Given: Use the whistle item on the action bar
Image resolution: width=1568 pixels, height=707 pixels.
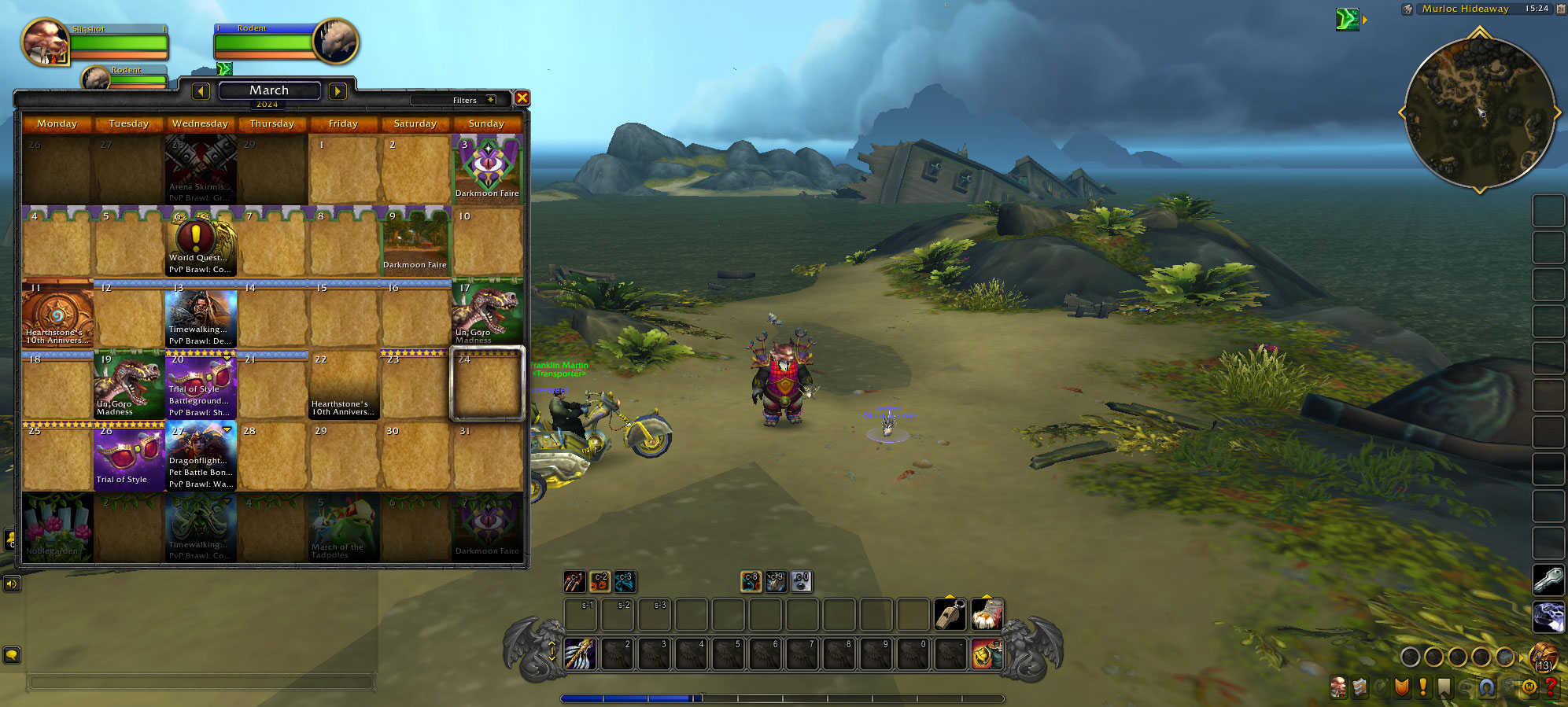Looking at the screenshot, I should point(950,614).
